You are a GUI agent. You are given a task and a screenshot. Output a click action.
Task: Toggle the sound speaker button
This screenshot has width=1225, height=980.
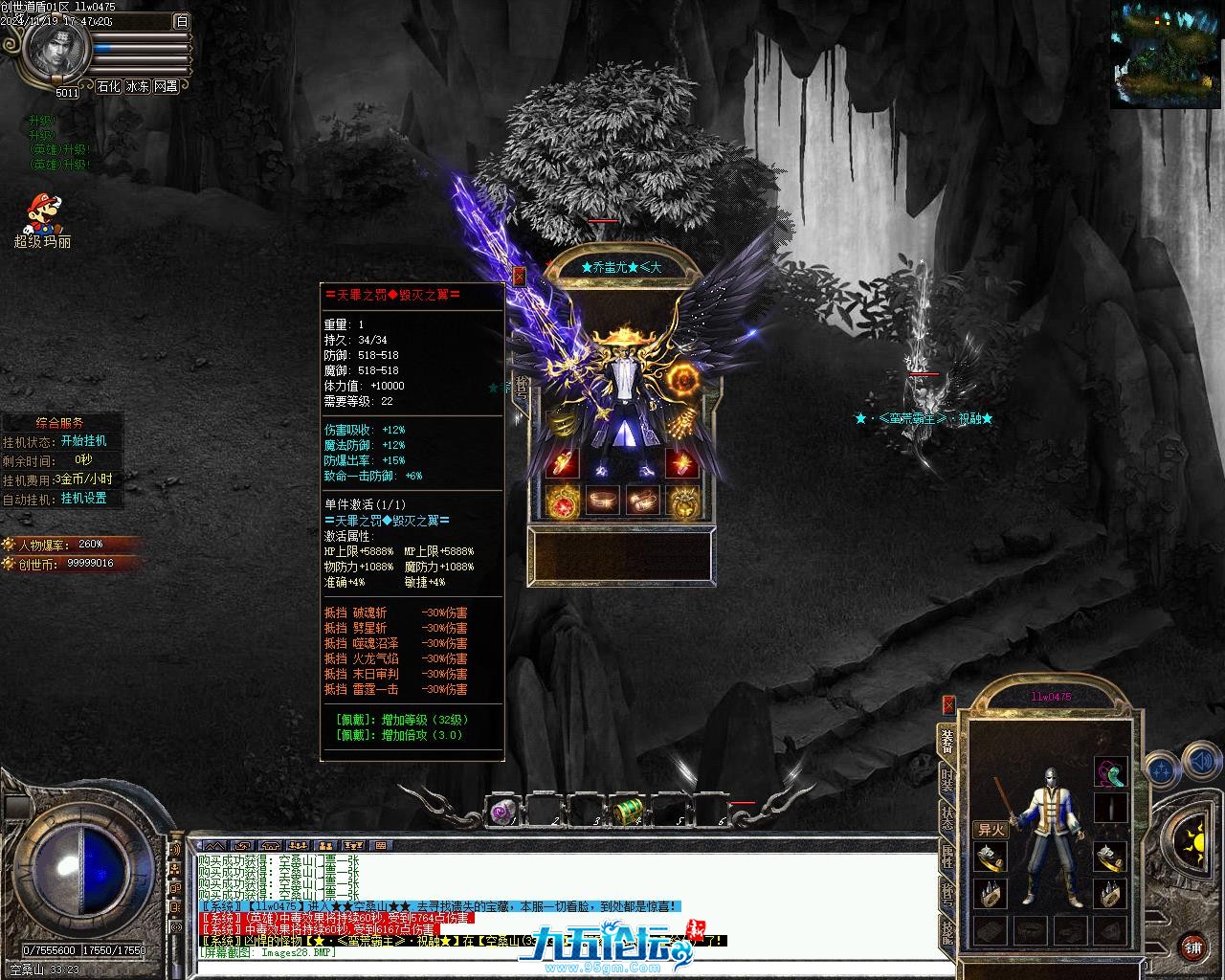coord(1201,765)
